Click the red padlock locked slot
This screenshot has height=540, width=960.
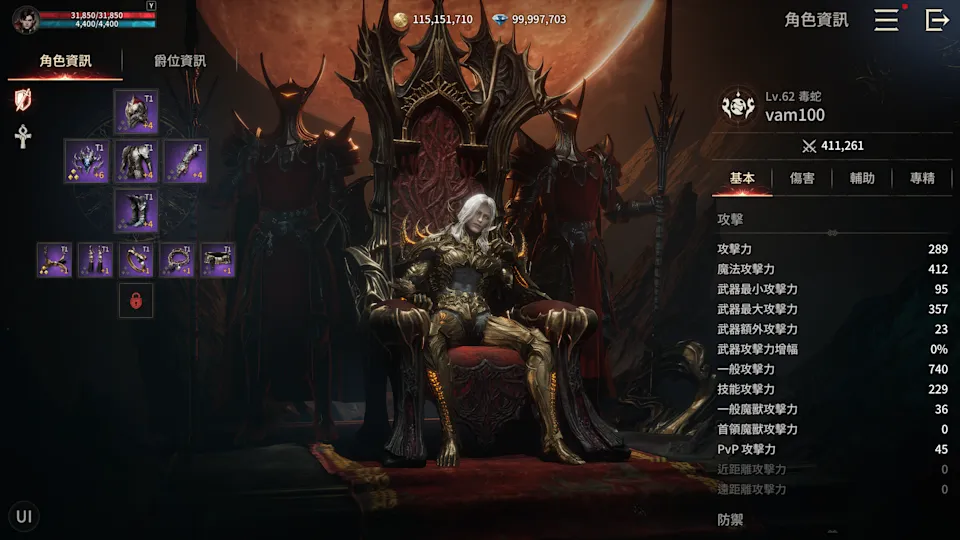[136, 300]
